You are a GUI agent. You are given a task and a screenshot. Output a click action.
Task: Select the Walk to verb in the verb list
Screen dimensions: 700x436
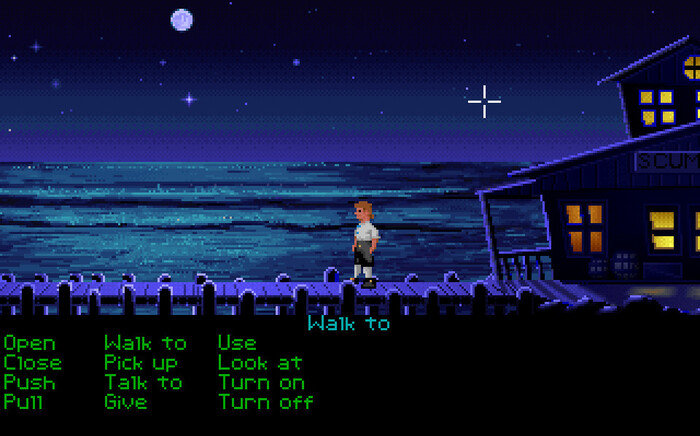tap(145, 343)
